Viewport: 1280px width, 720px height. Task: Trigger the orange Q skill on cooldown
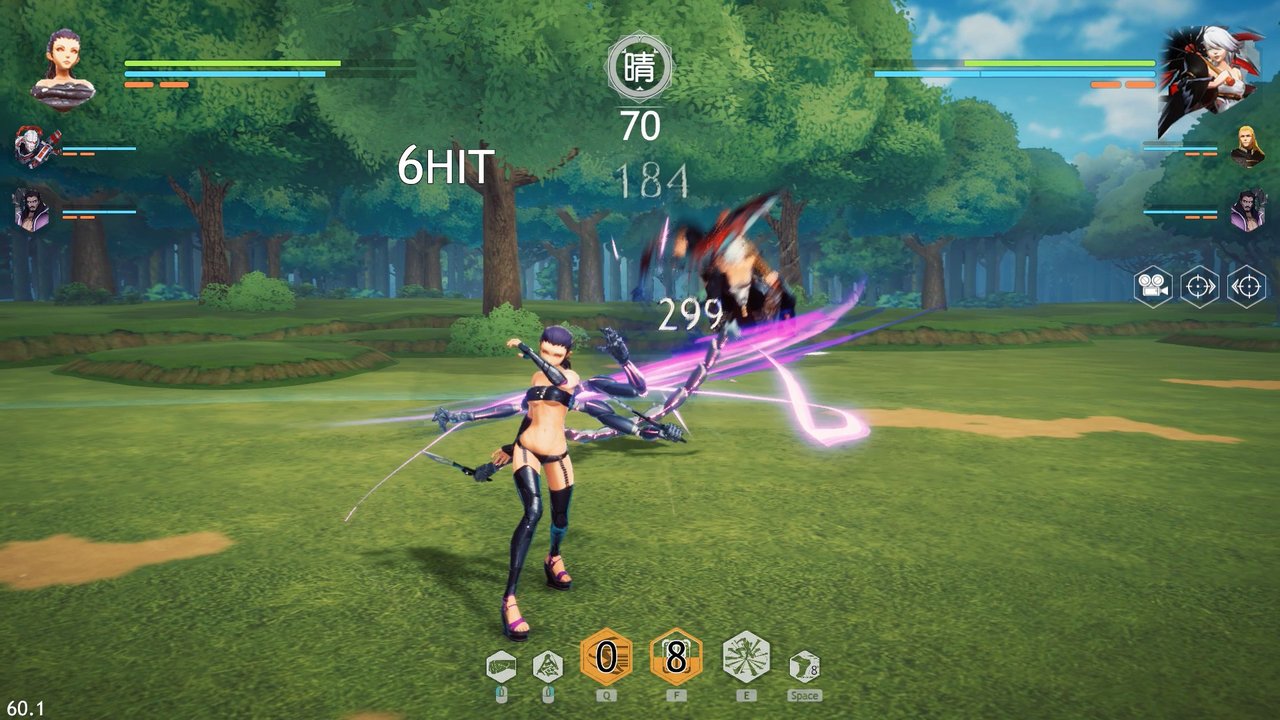point(606,657)
